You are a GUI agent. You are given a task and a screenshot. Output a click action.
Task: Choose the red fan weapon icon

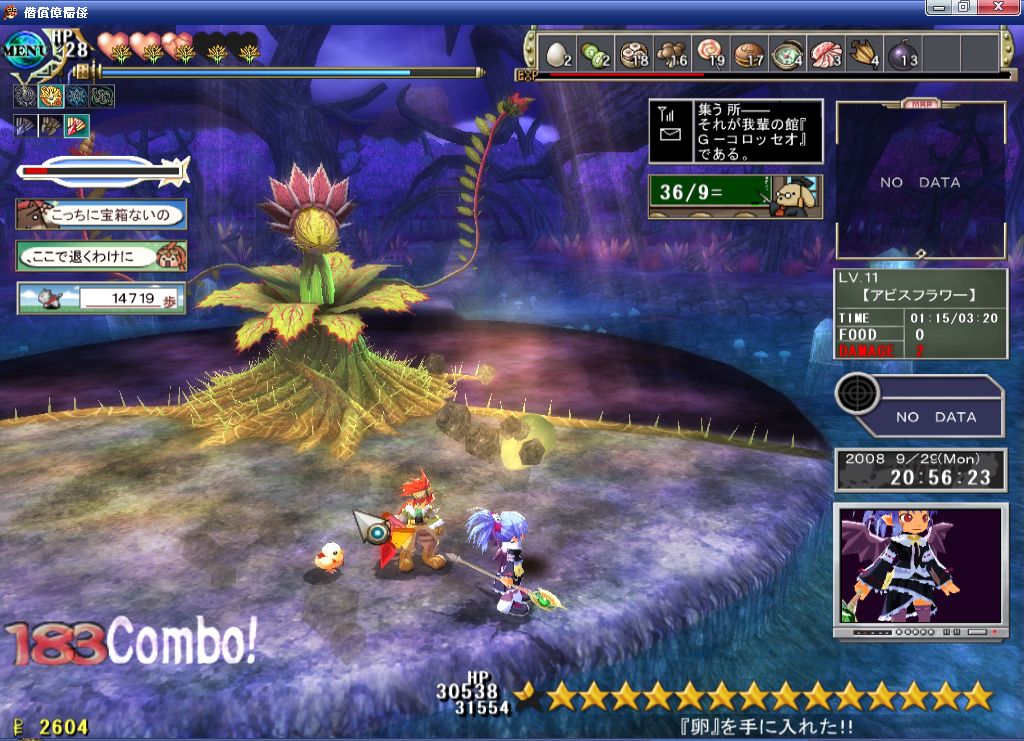click(x=77, y=126)
